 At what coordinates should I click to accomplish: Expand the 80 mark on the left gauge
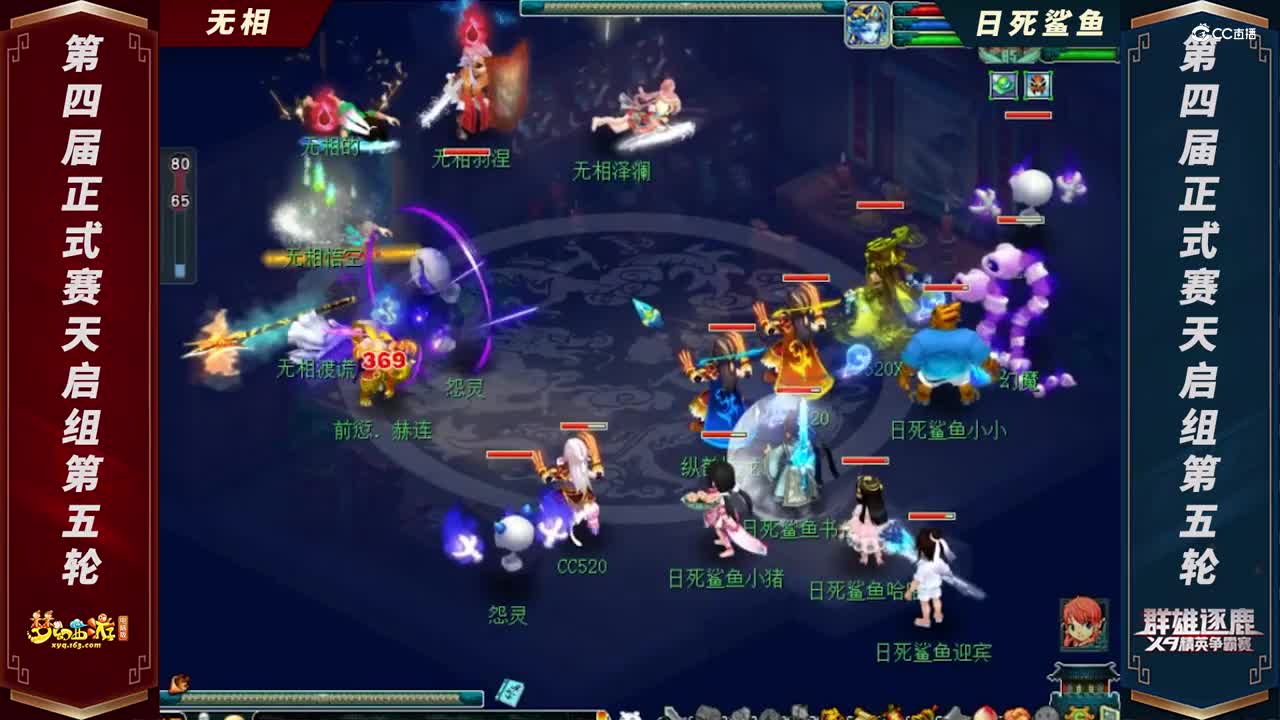pos(180,163)
